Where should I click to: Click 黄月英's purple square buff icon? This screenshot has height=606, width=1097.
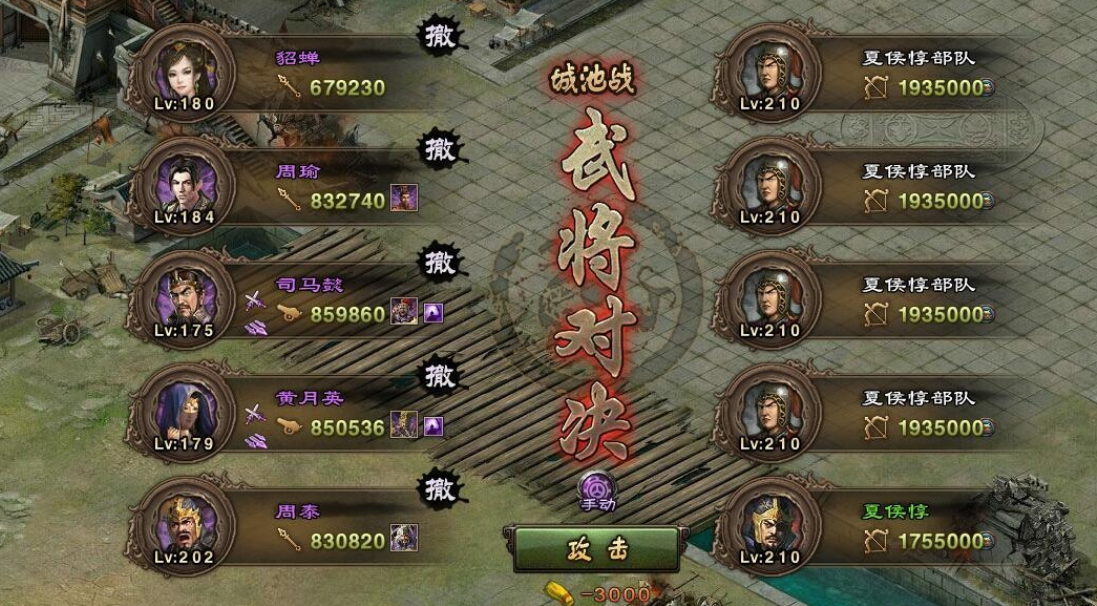point(434,427)
